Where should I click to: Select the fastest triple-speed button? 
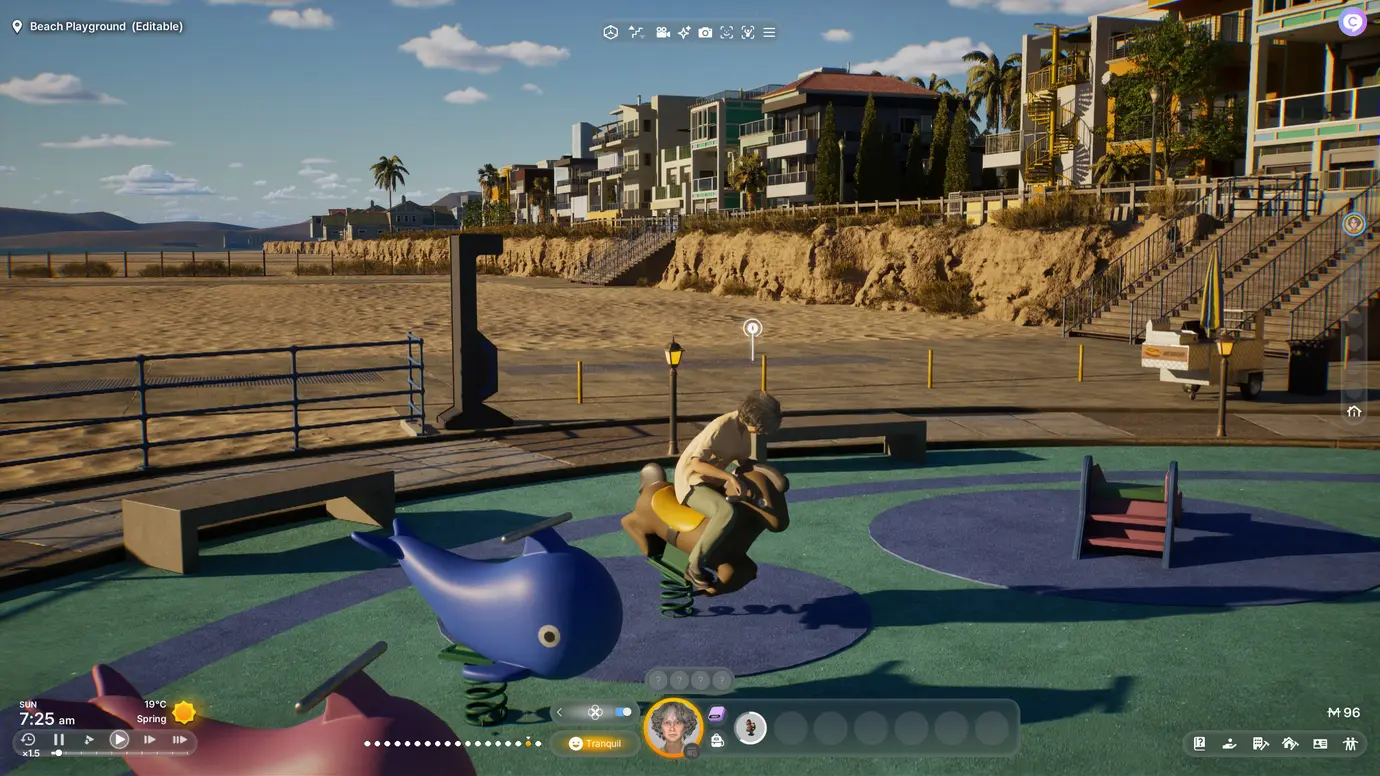[x=180, y=740]
